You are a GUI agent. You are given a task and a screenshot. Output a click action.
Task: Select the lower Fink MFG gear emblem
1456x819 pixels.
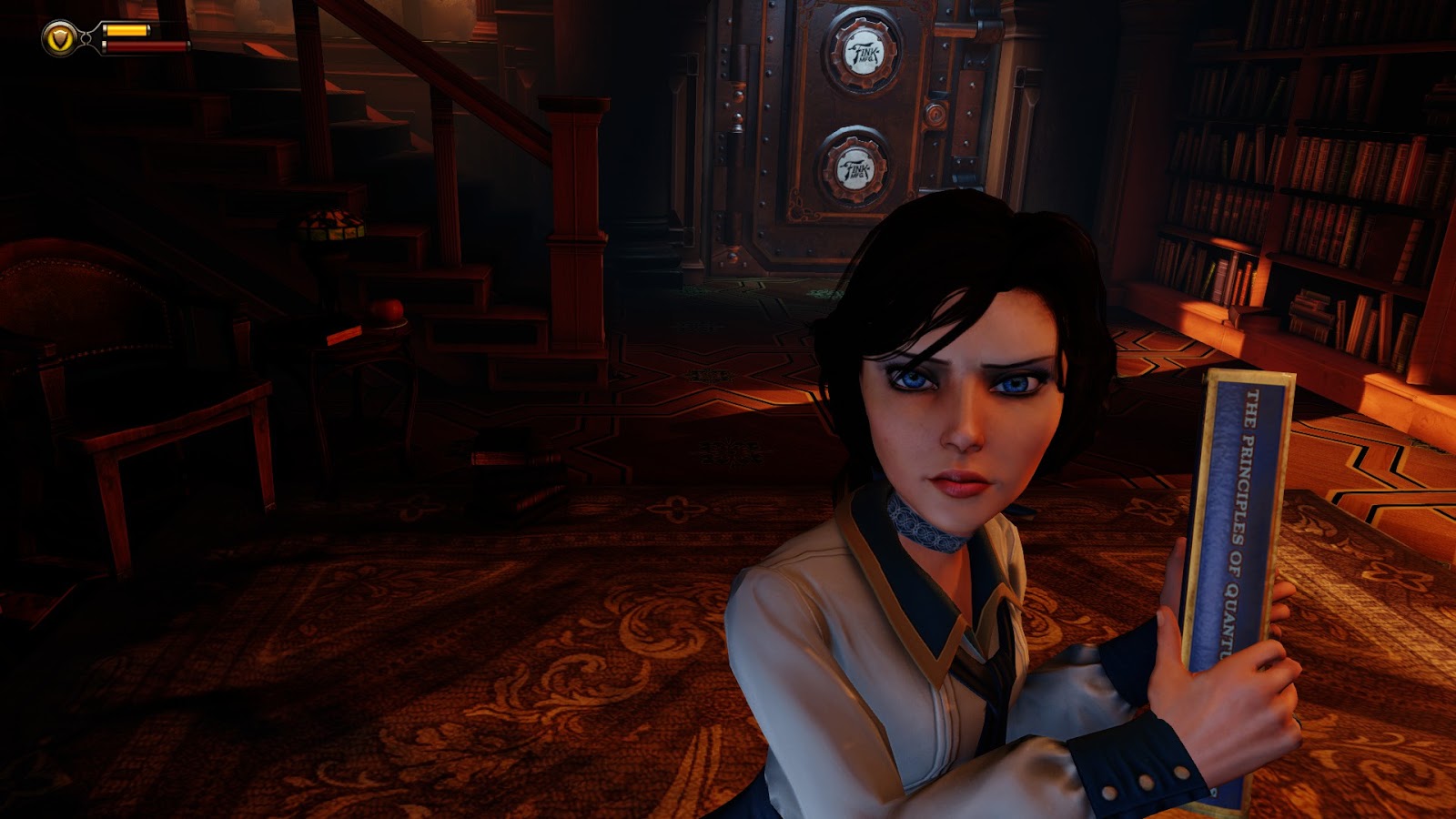point(855,167)
